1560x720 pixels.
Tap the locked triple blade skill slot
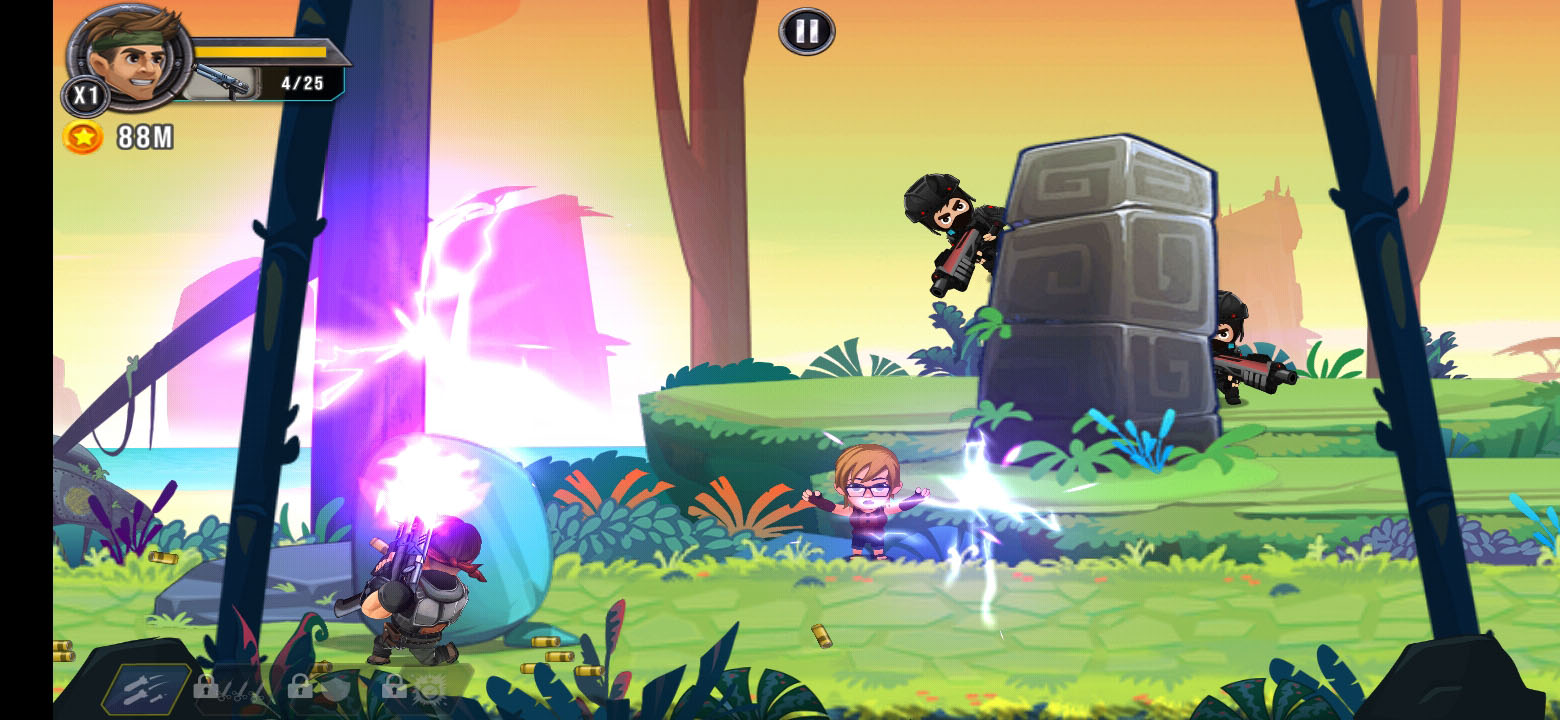point(228,687)
